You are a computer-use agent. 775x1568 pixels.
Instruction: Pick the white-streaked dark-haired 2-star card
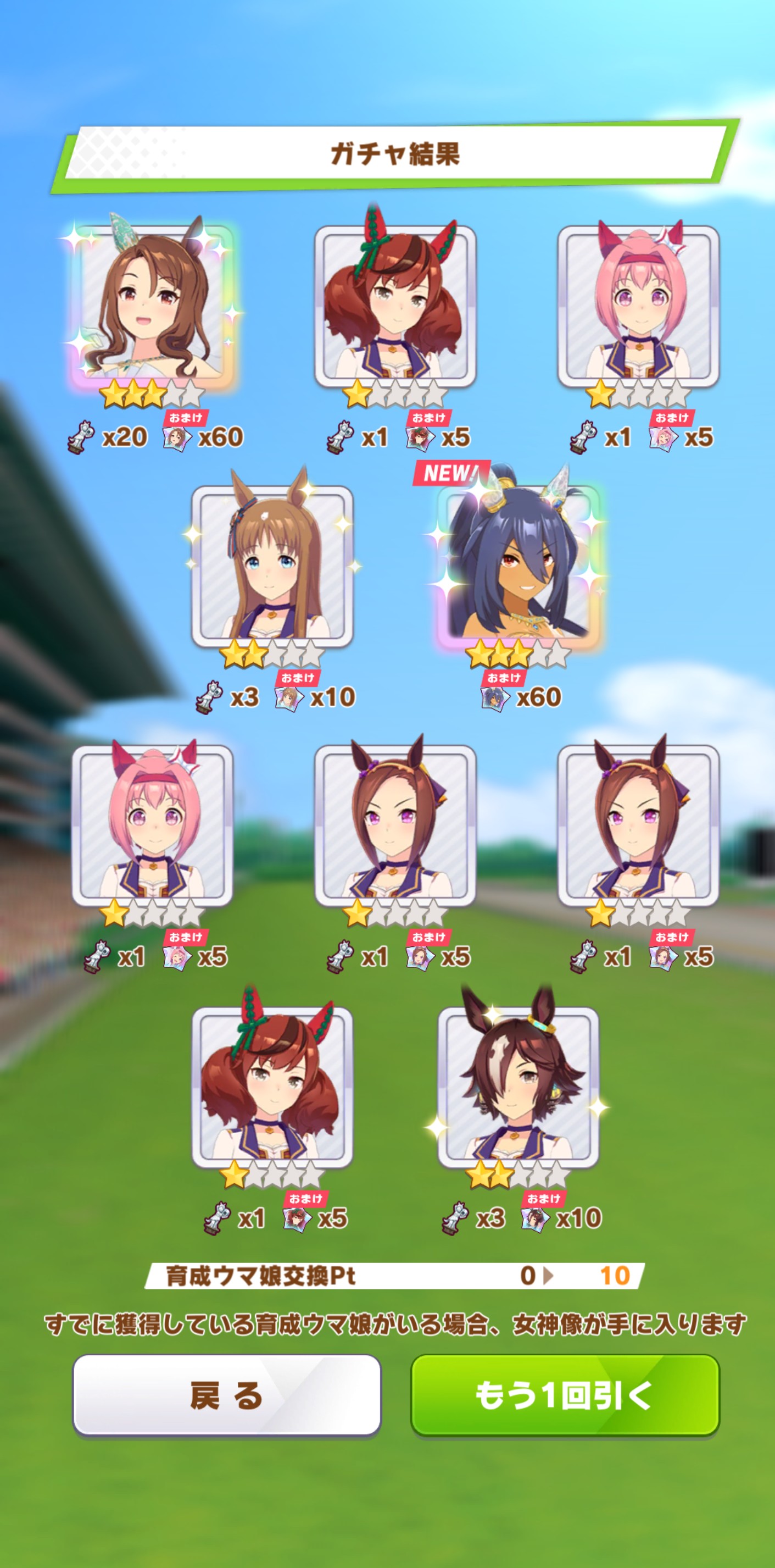click(518, 1085)
